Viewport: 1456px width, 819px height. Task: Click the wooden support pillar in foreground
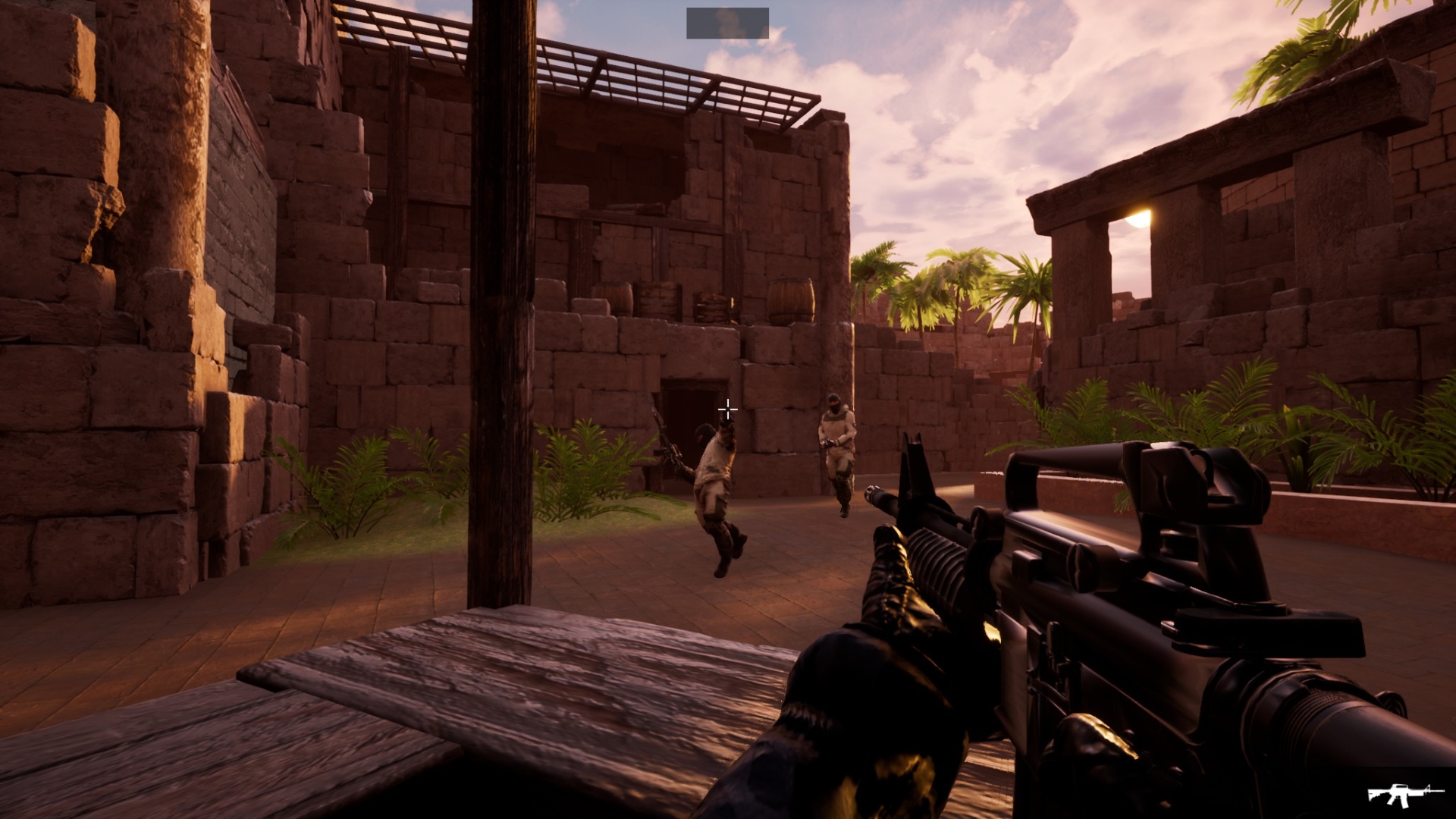pyautogui.click(x=500, y=303)
